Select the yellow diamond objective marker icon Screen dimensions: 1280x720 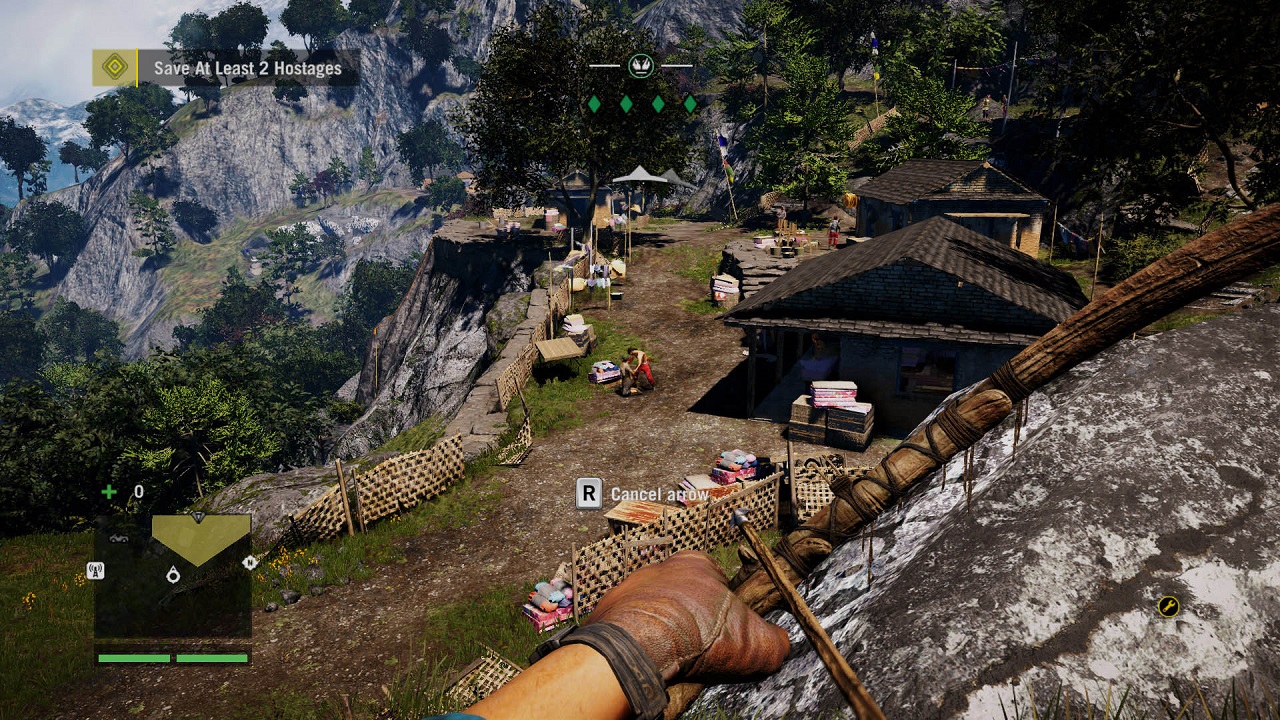coord(115,68)
